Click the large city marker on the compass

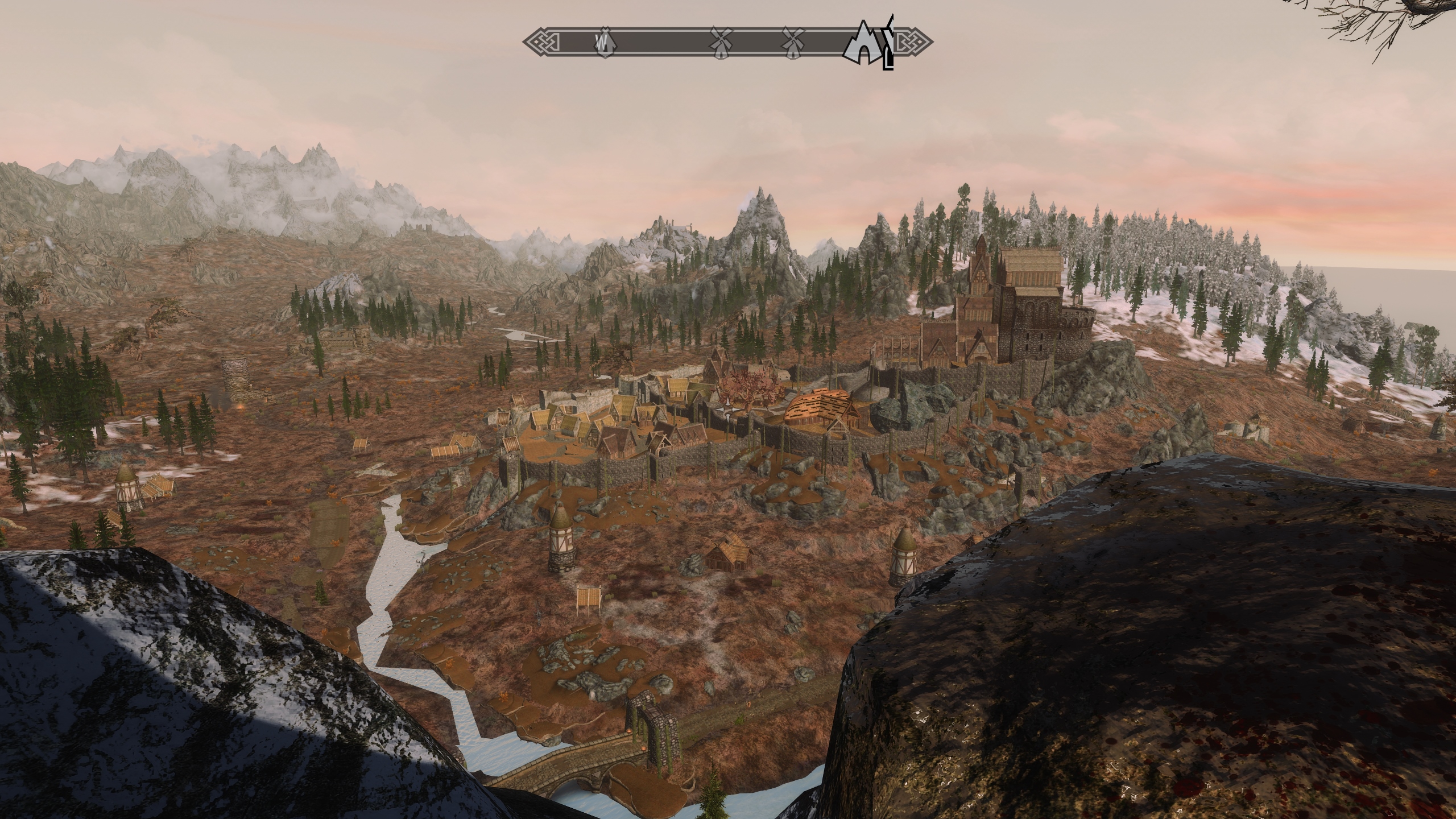click(x=863, y=43)
